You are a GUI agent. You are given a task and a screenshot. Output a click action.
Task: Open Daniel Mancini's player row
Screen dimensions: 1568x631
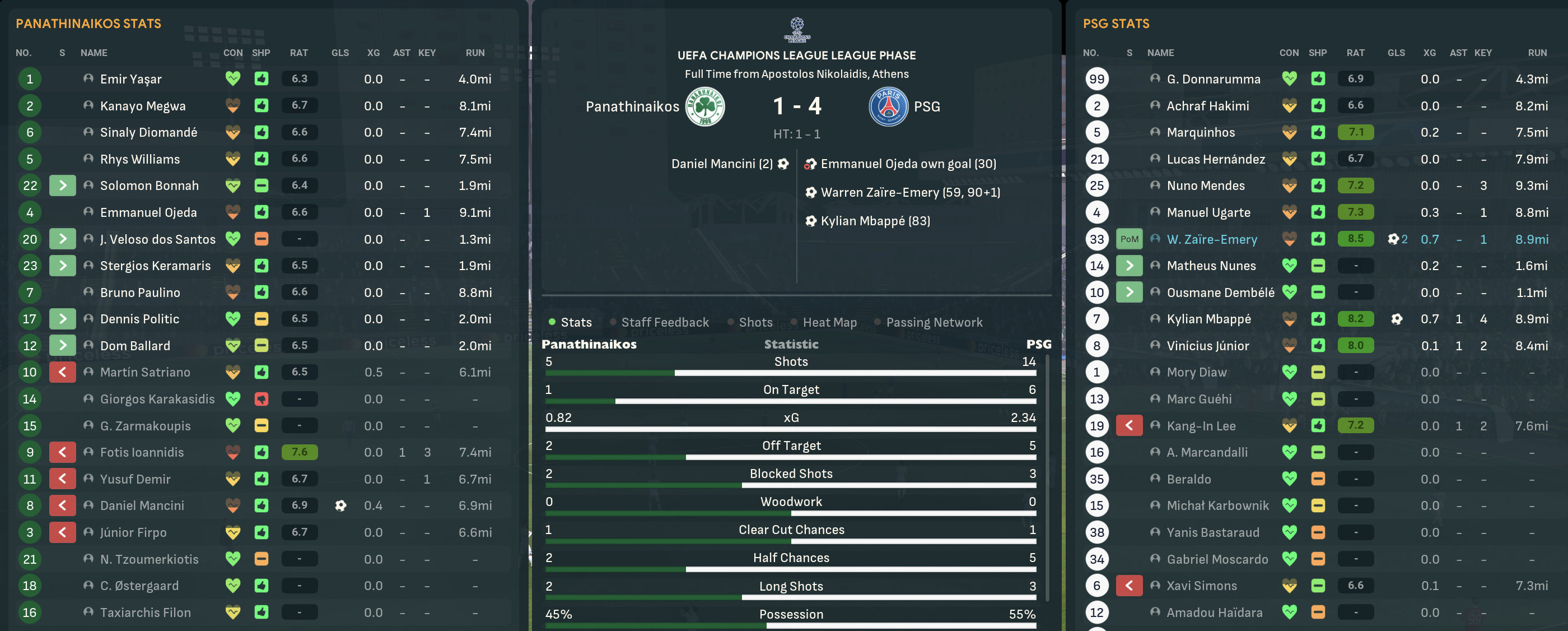coord(141,505)
